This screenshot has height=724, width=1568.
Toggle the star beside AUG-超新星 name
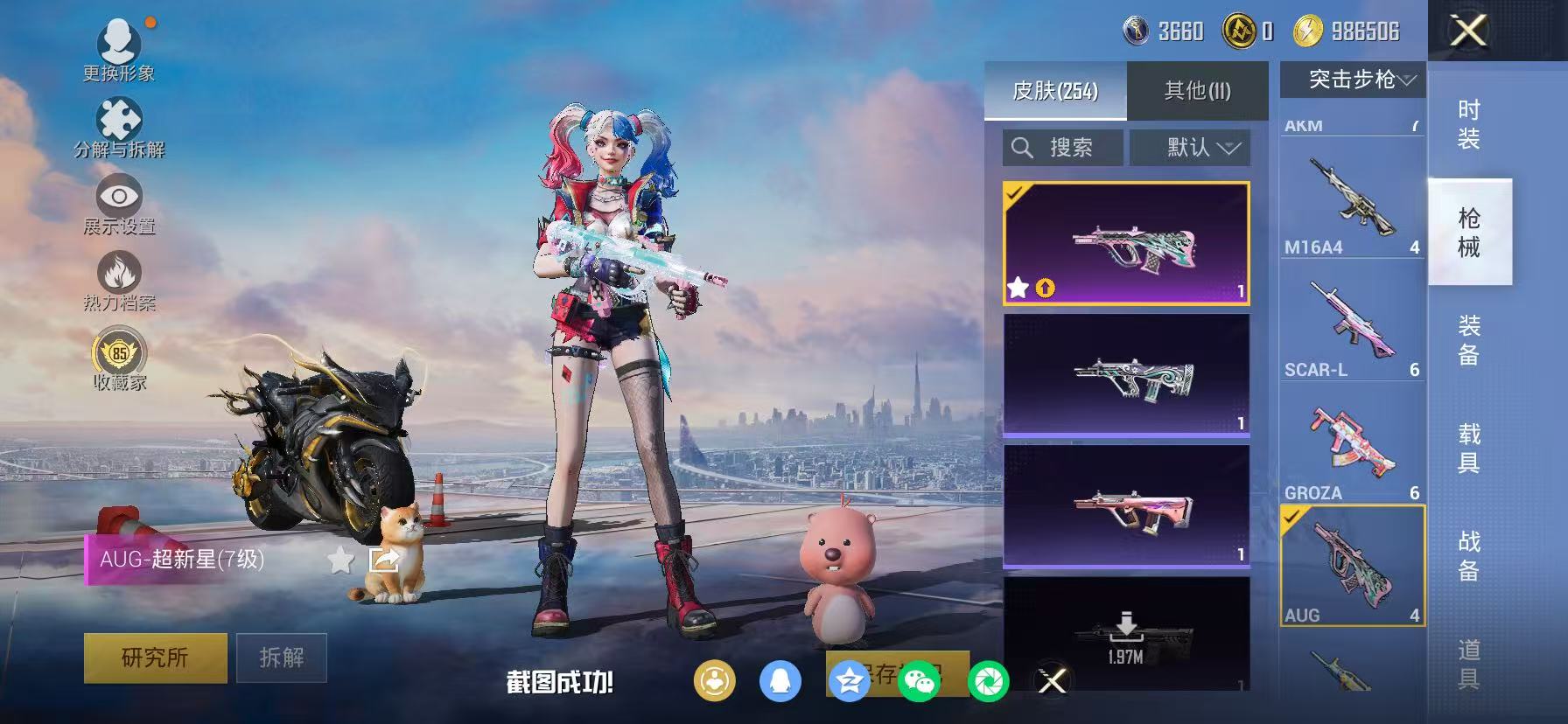click(x=339, y=560)
